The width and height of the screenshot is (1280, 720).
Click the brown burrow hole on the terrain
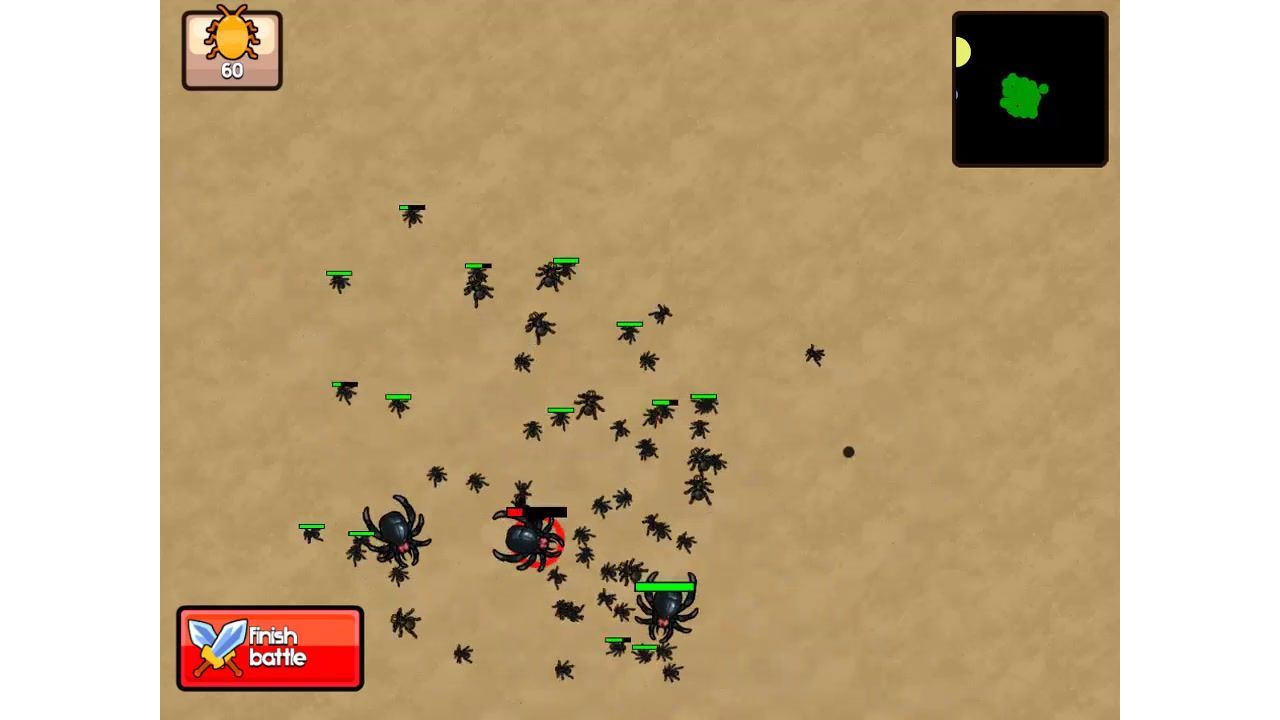847,452
